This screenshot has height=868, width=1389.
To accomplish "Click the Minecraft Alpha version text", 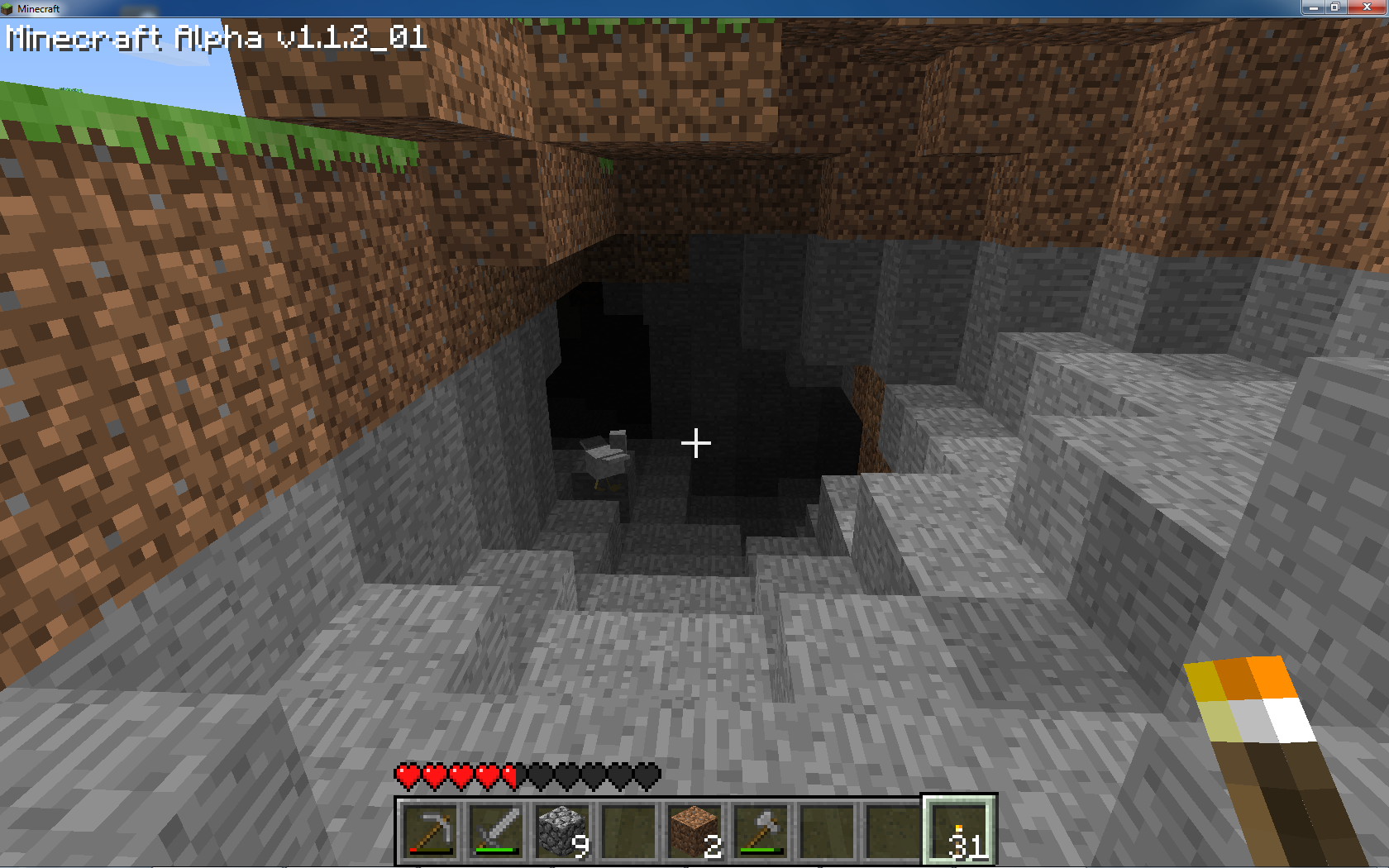I will click(x=215, y=37).
